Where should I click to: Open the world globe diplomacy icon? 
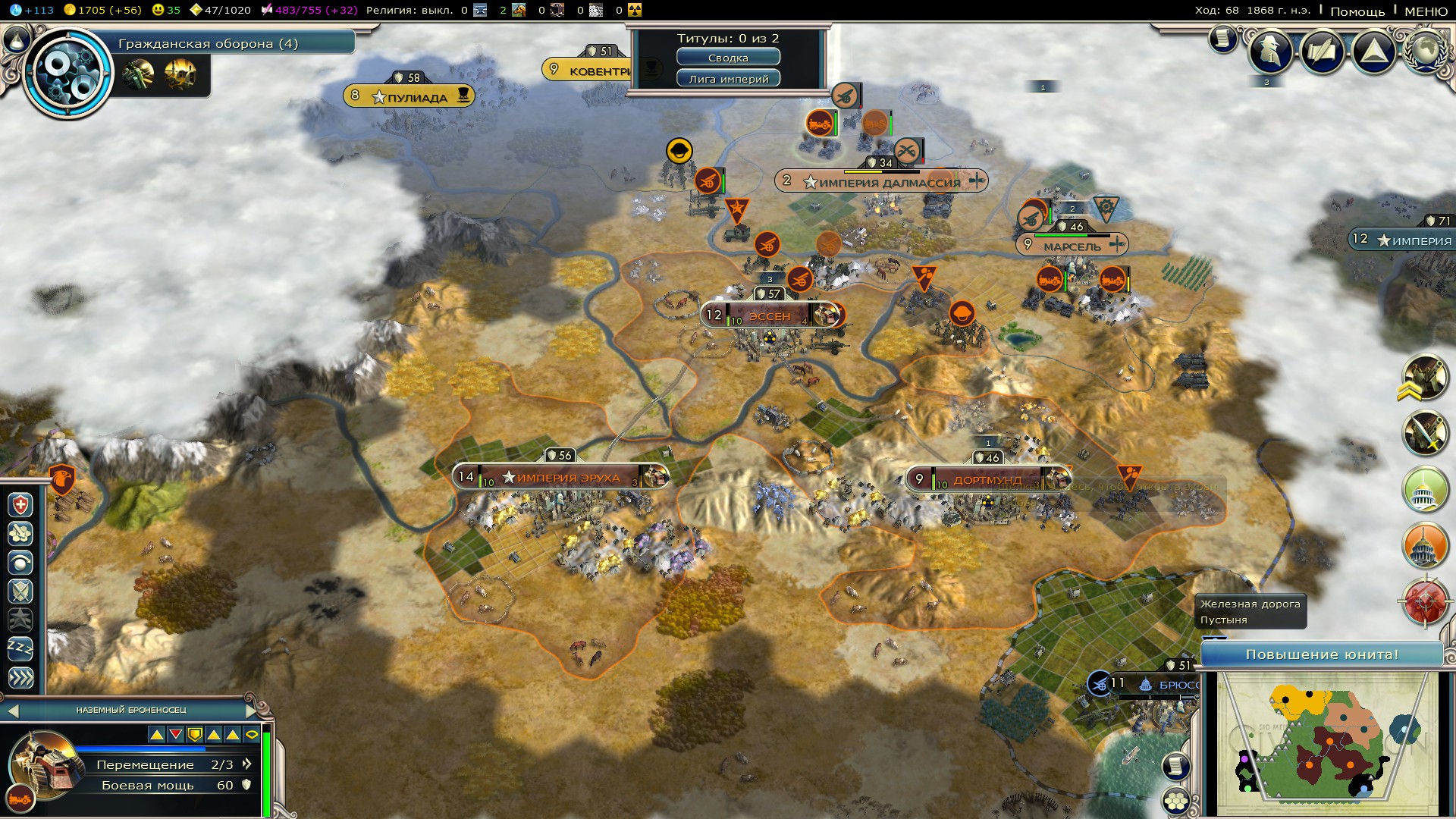(x=1426, y=52)
